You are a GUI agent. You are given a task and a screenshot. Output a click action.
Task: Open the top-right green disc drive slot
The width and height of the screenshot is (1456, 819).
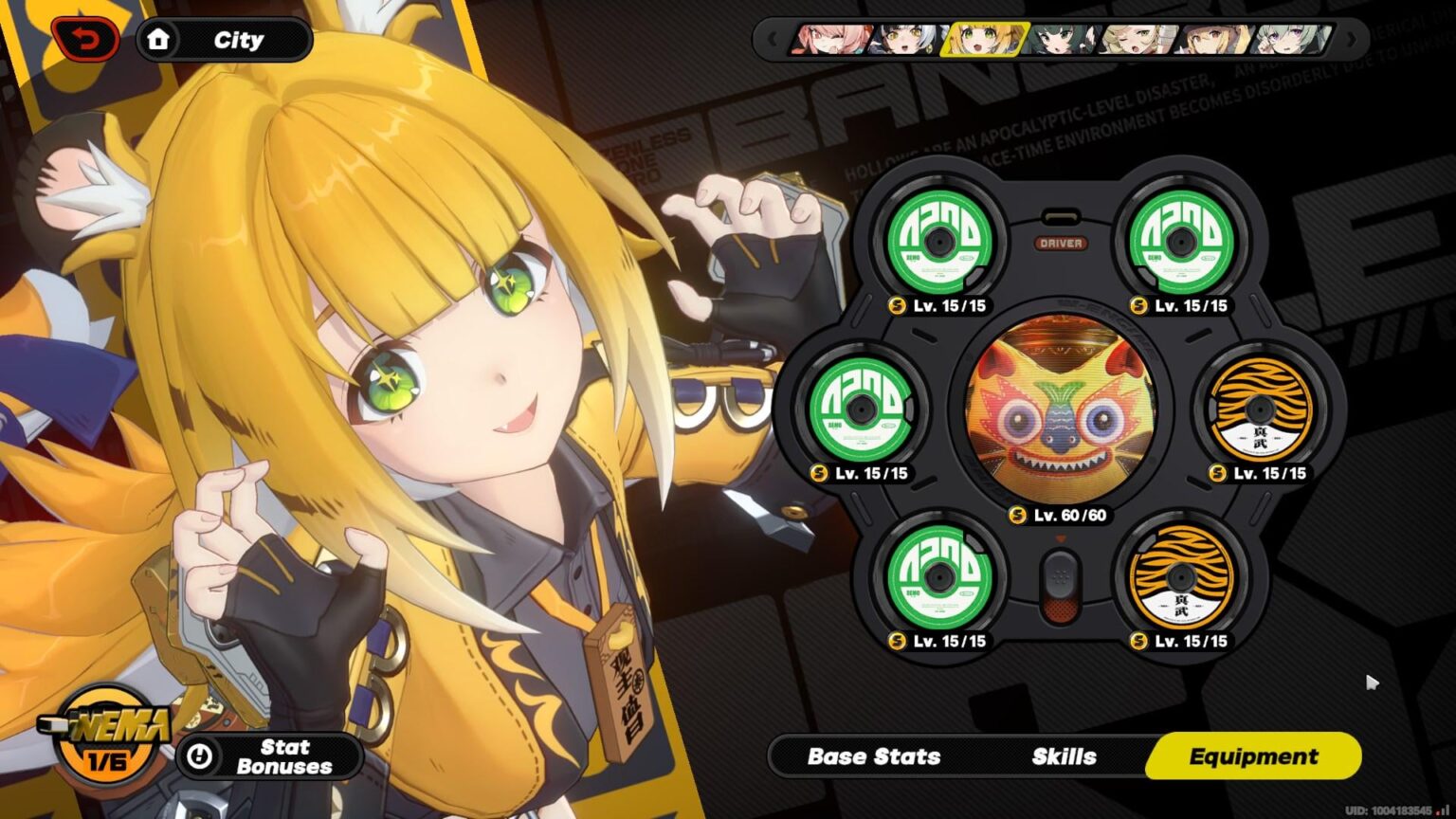pyautogui.click(x=1183, y=240)
